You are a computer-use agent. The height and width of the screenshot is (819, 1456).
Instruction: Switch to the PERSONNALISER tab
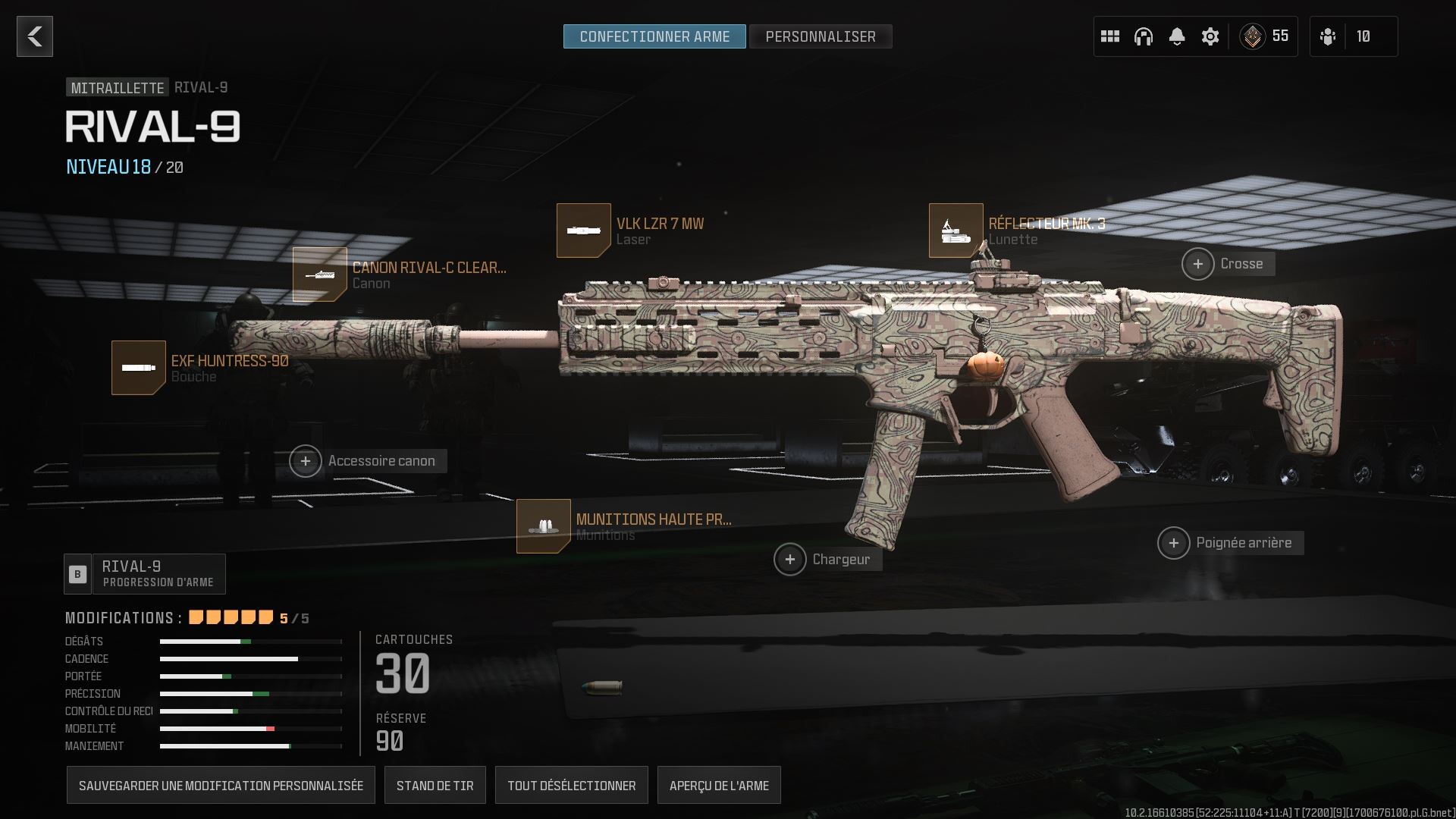click(x=821, y=36)
